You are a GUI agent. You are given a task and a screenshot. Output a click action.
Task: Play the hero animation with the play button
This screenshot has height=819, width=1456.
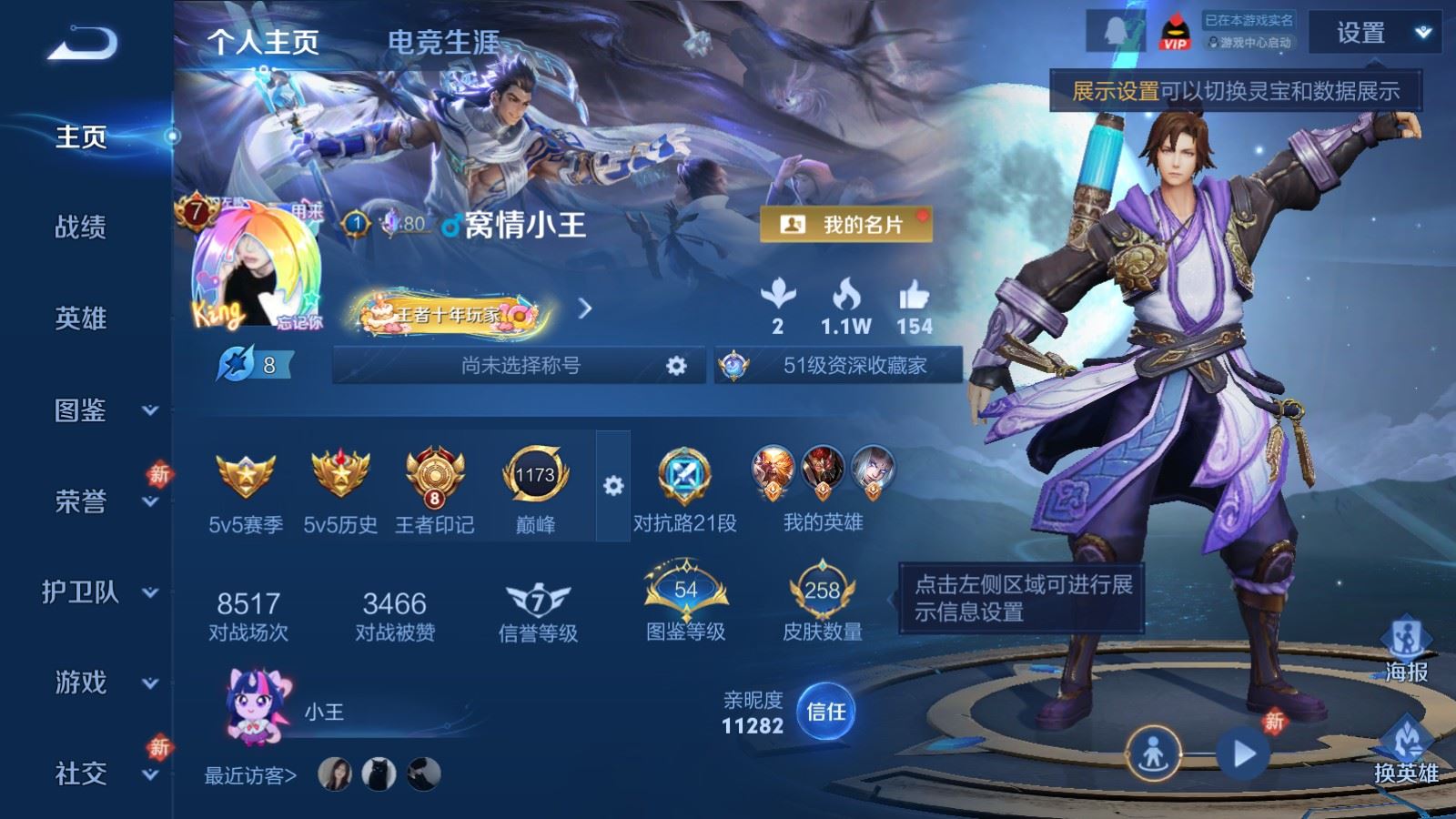pos(1243,753)
